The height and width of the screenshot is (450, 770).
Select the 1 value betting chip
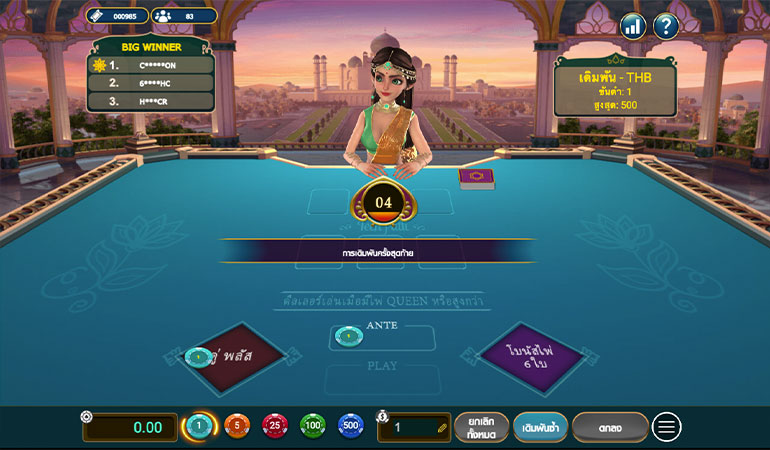click(x=200, y=427)
